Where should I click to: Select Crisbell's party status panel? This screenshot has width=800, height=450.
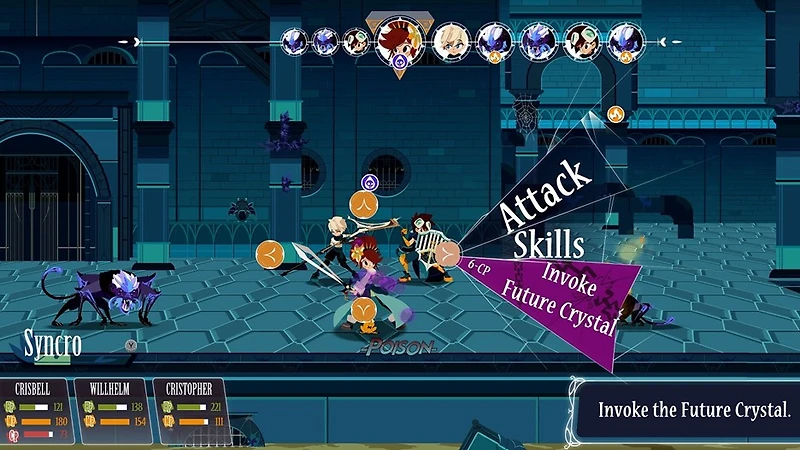point(39,409)
